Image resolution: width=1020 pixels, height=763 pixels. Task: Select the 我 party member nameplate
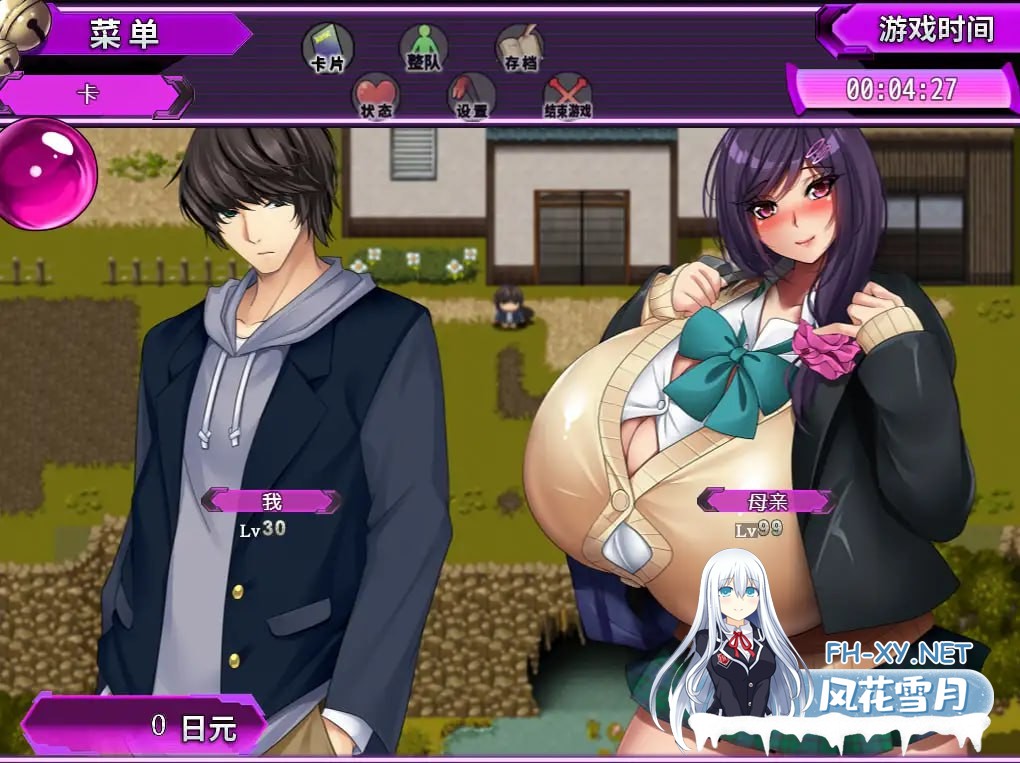[x=271, y=501]
